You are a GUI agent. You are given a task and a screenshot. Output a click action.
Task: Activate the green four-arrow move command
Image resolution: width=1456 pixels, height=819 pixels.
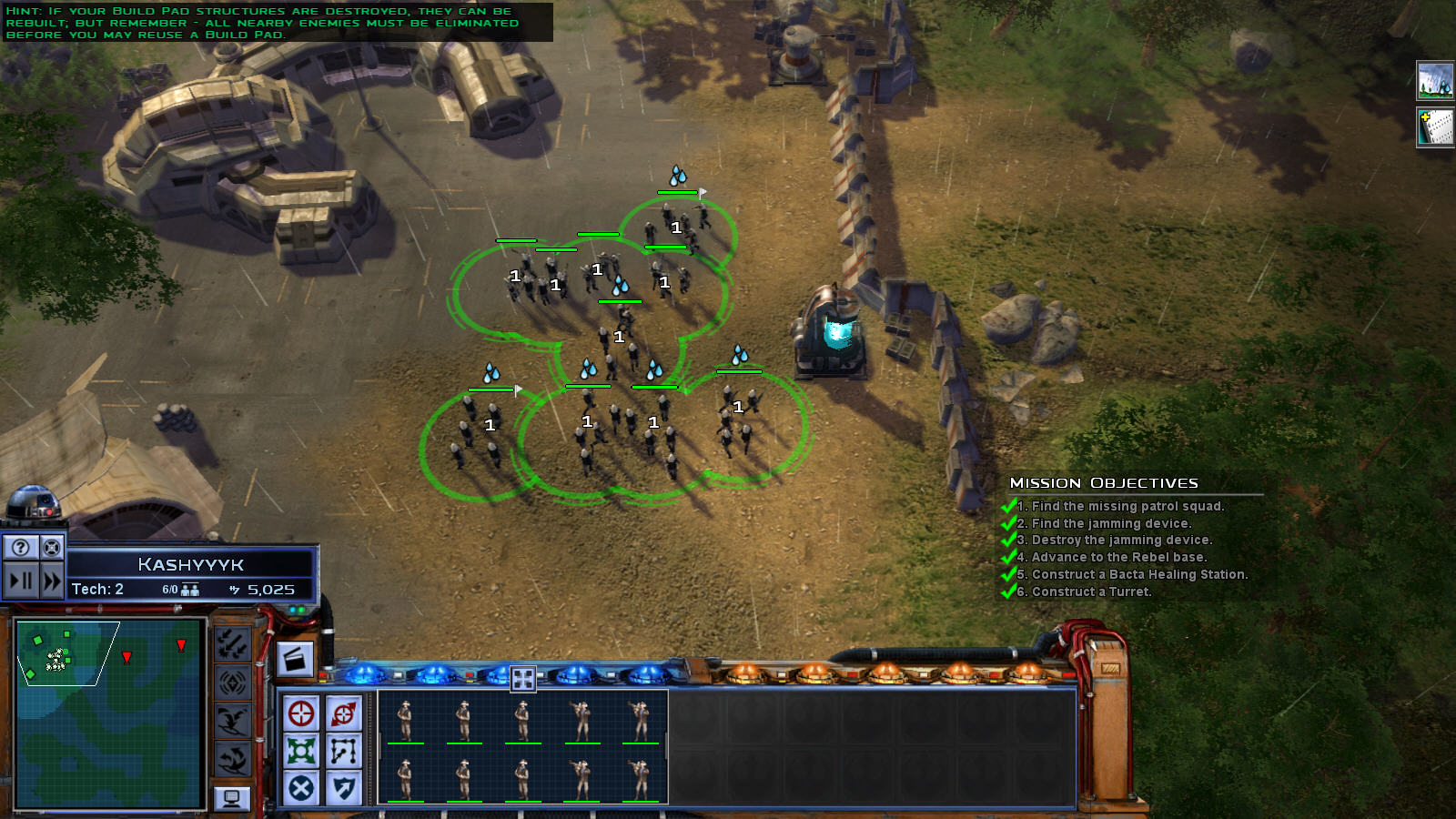[301, 751]
